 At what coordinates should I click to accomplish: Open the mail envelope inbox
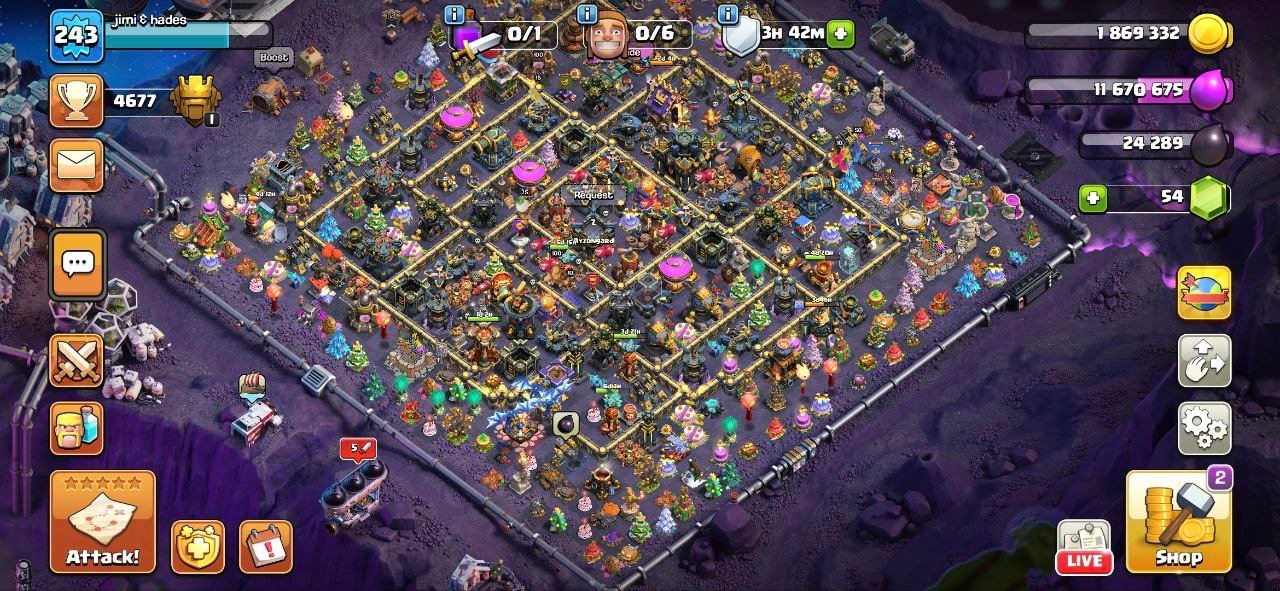77,166
